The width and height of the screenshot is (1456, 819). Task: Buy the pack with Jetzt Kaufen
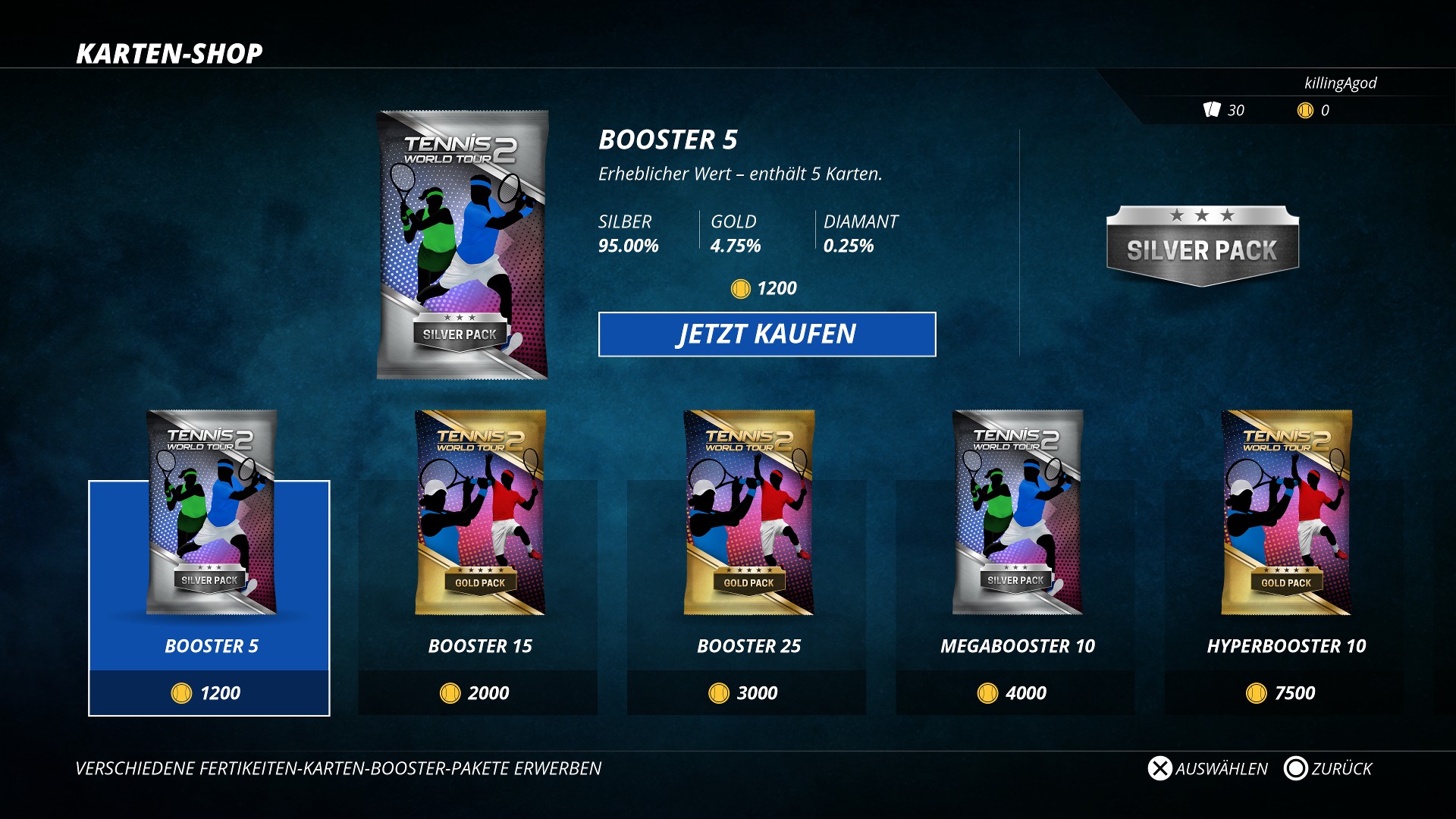coord(767,334)
